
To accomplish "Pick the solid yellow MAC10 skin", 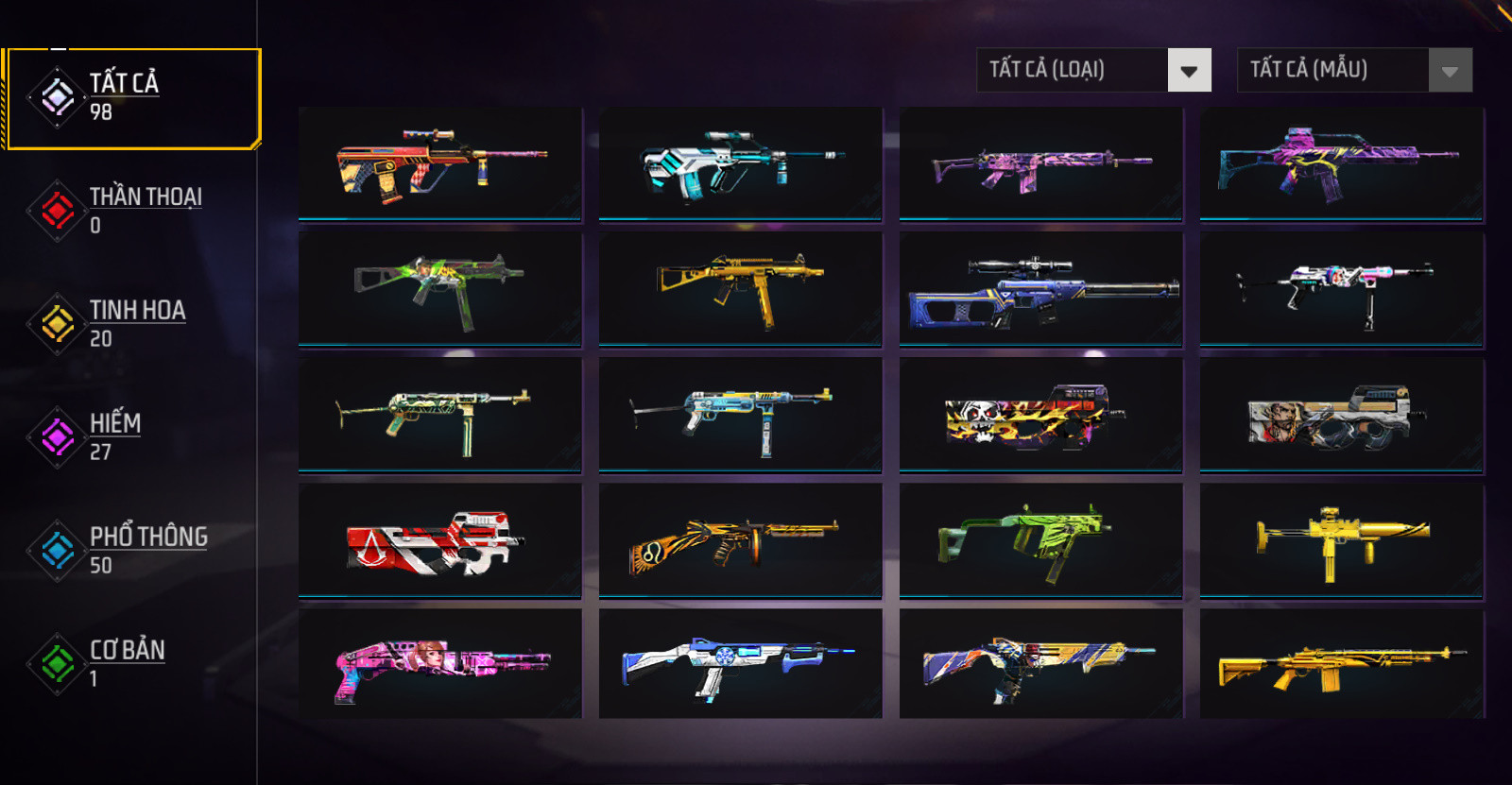I will [x=1342, y=540].
